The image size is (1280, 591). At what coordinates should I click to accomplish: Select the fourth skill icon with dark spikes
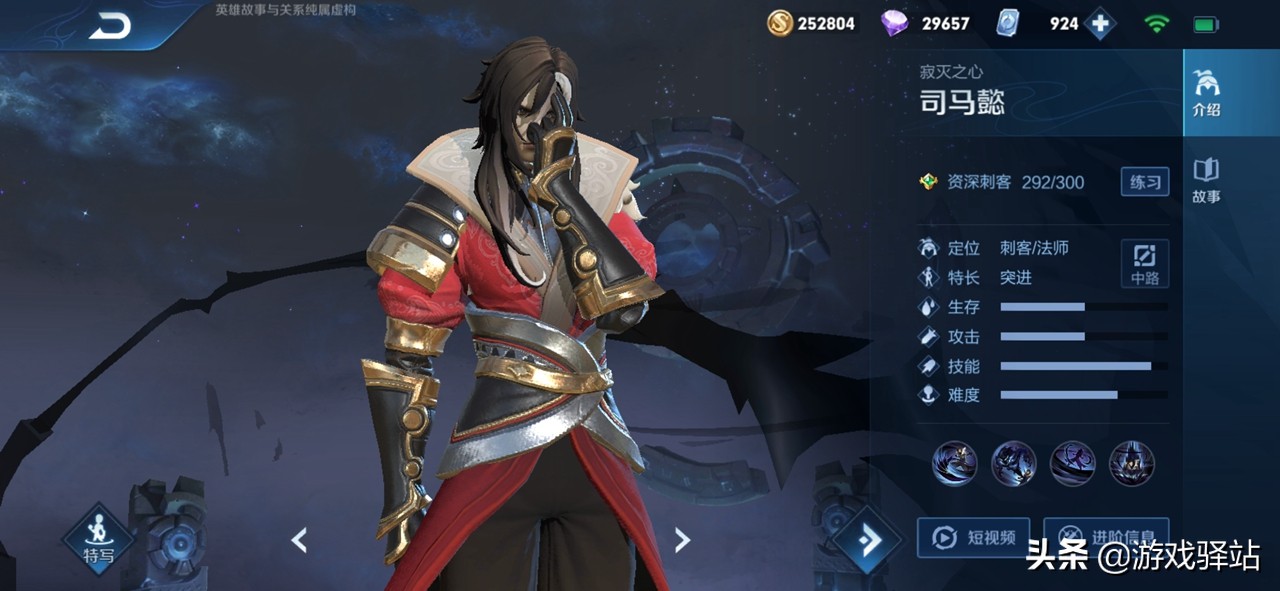click(x=1132, y=463)
